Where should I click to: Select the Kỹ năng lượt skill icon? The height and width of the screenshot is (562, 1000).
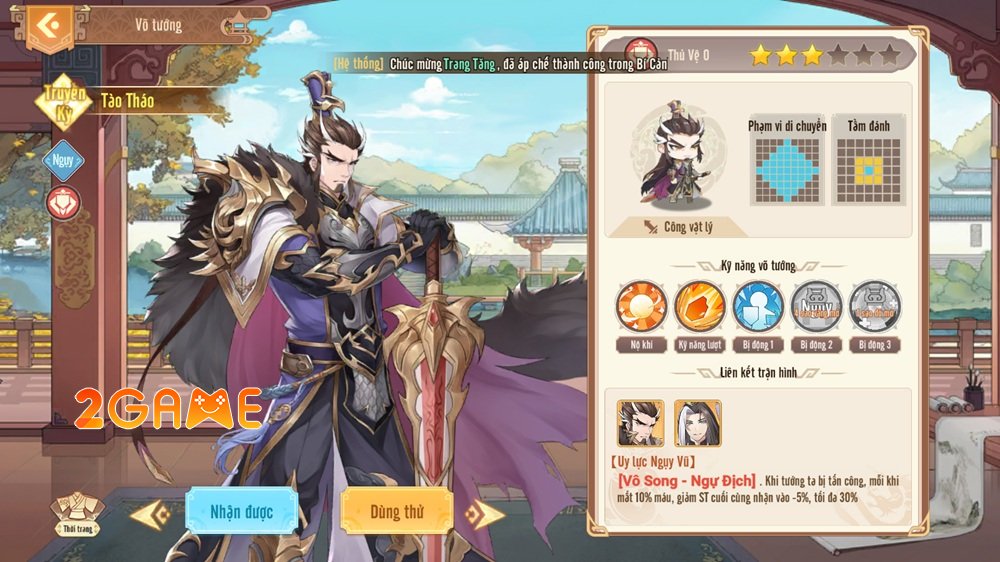(x=699, y=306)
